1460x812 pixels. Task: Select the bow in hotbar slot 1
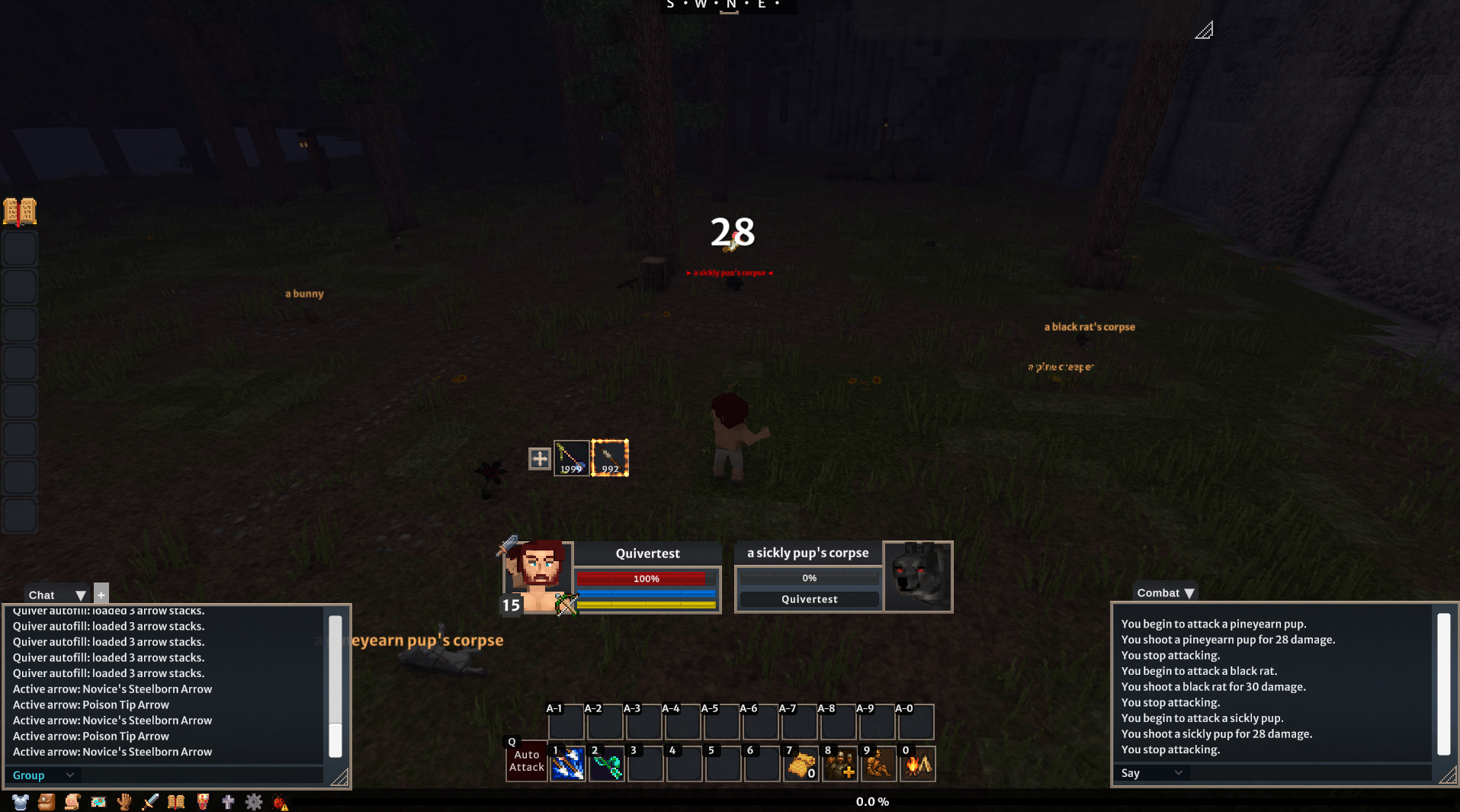[x=567, y=764]
